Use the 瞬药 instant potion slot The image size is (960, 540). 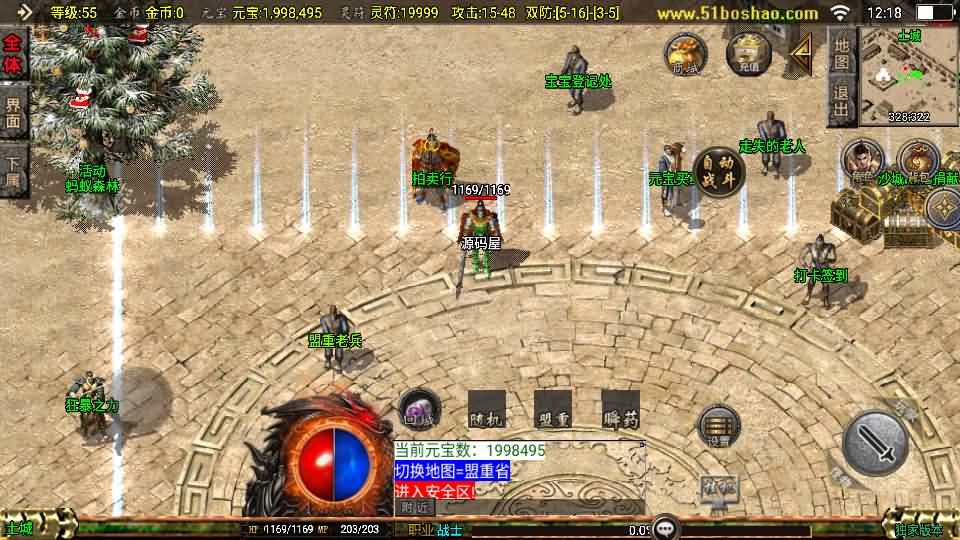[620, 409]
